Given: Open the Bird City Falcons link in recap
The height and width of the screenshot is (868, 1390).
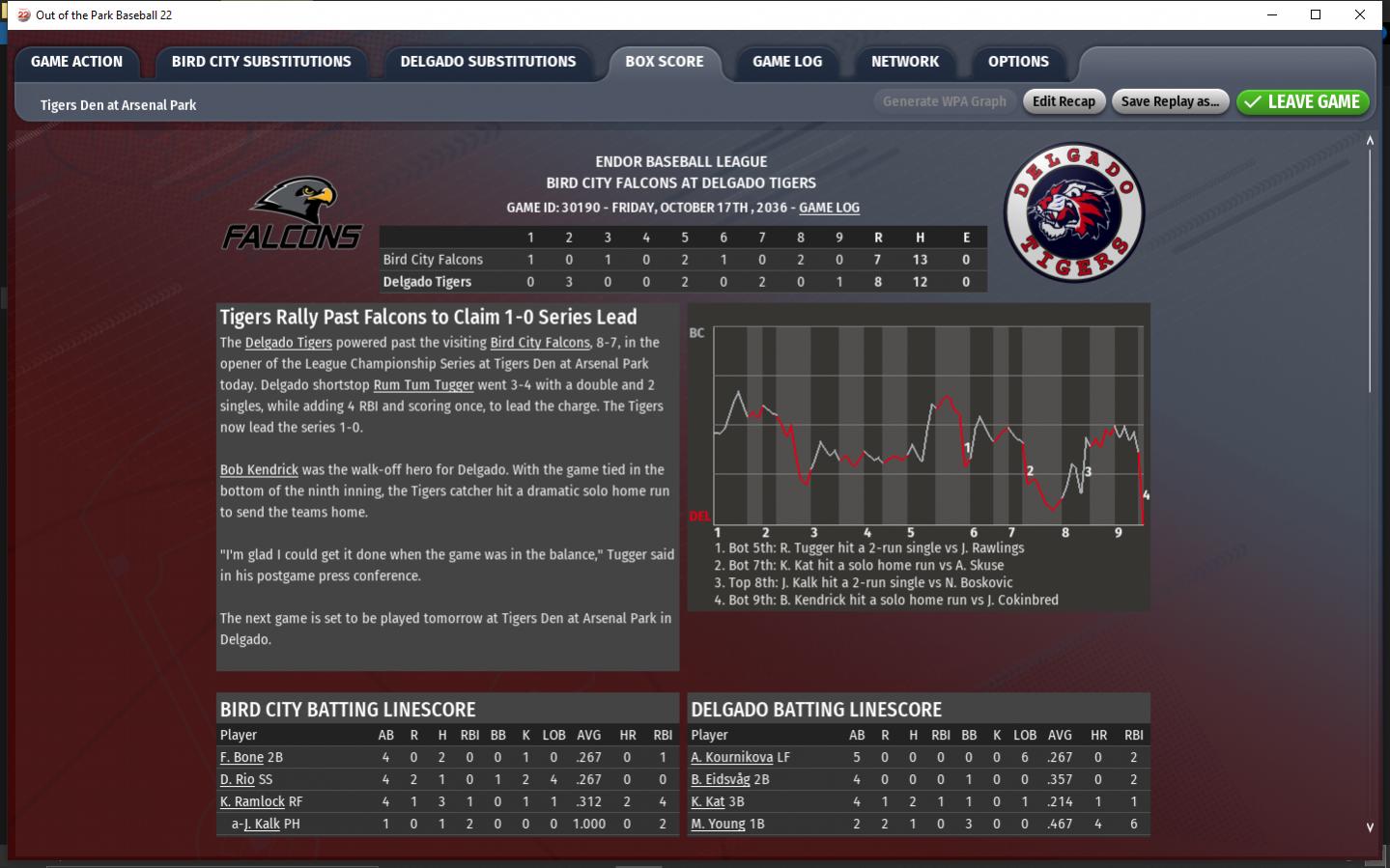Looking at the screenshot, I should 539,343.
